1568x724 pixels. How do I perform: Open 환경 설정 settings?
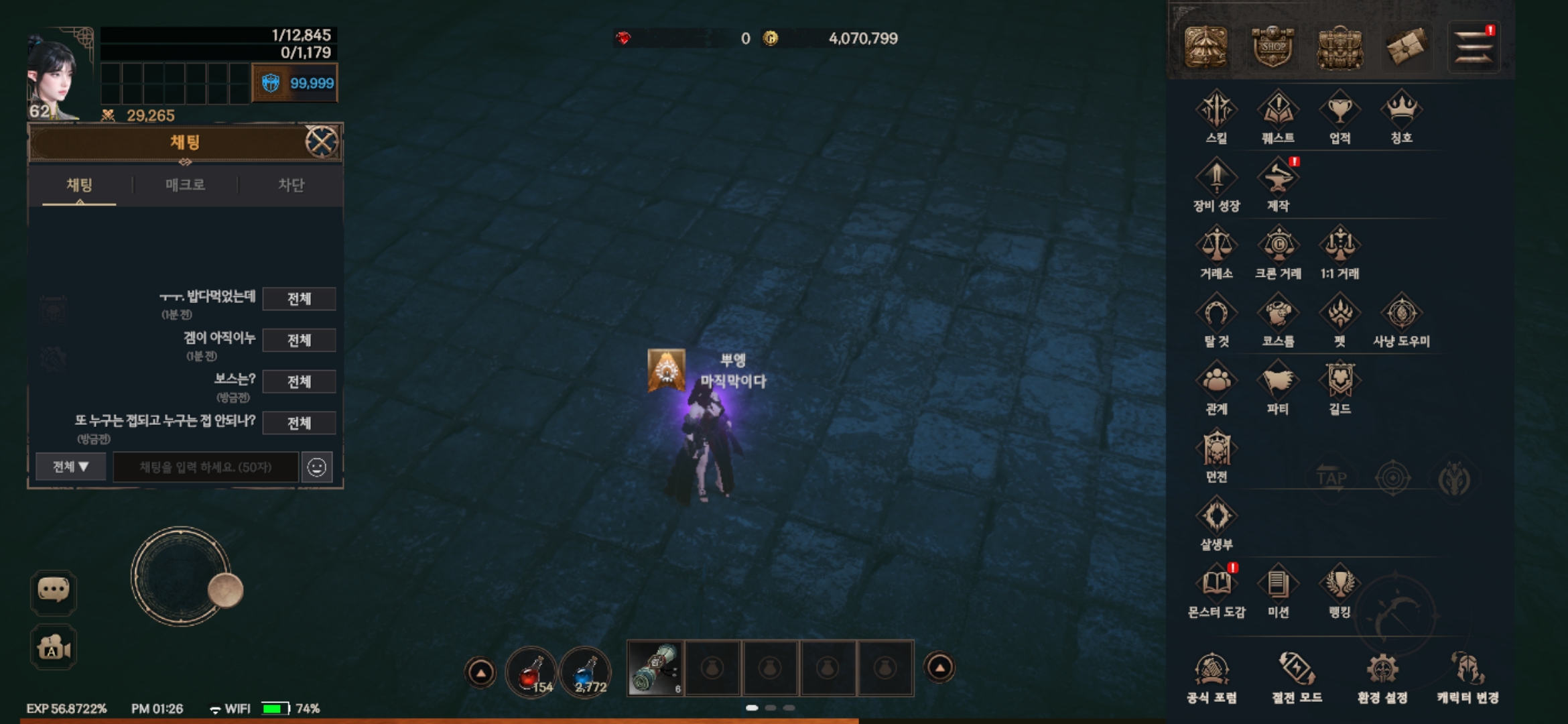pyautogui.click(x=1382, y=677)
